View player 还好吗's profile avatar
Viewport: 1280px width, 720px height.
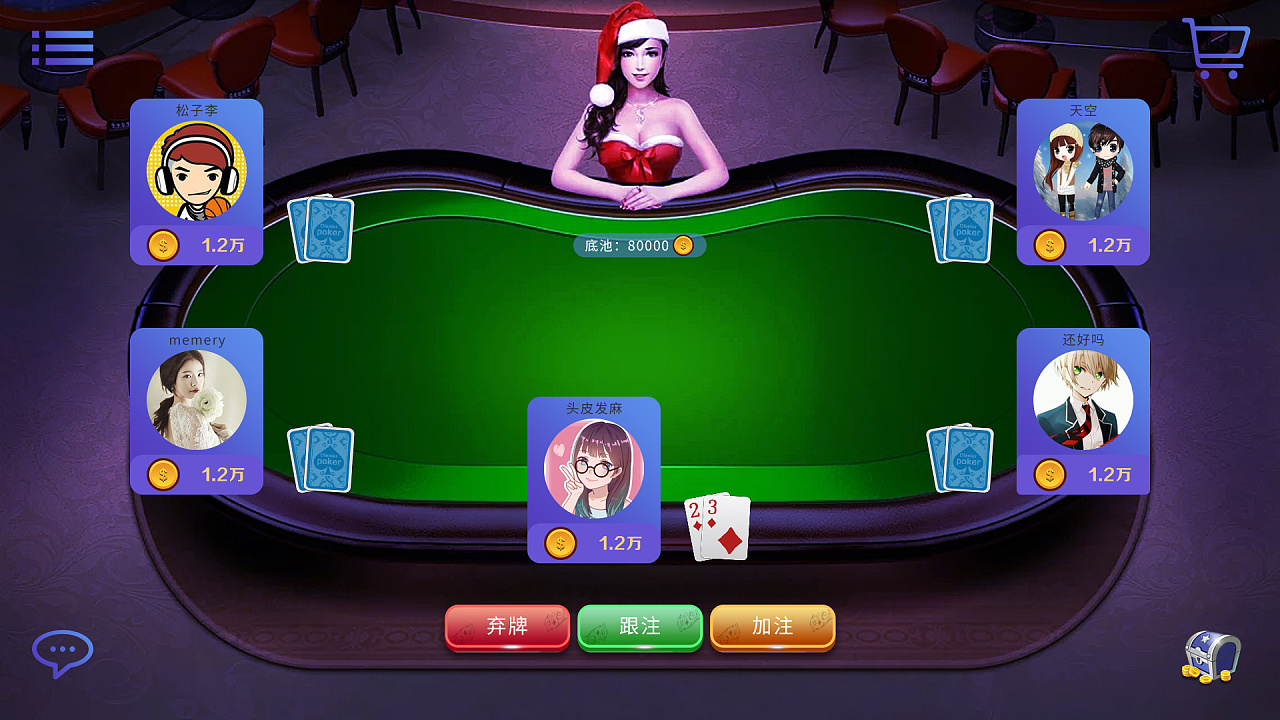pyautogui.click(x=1083, y=400)
